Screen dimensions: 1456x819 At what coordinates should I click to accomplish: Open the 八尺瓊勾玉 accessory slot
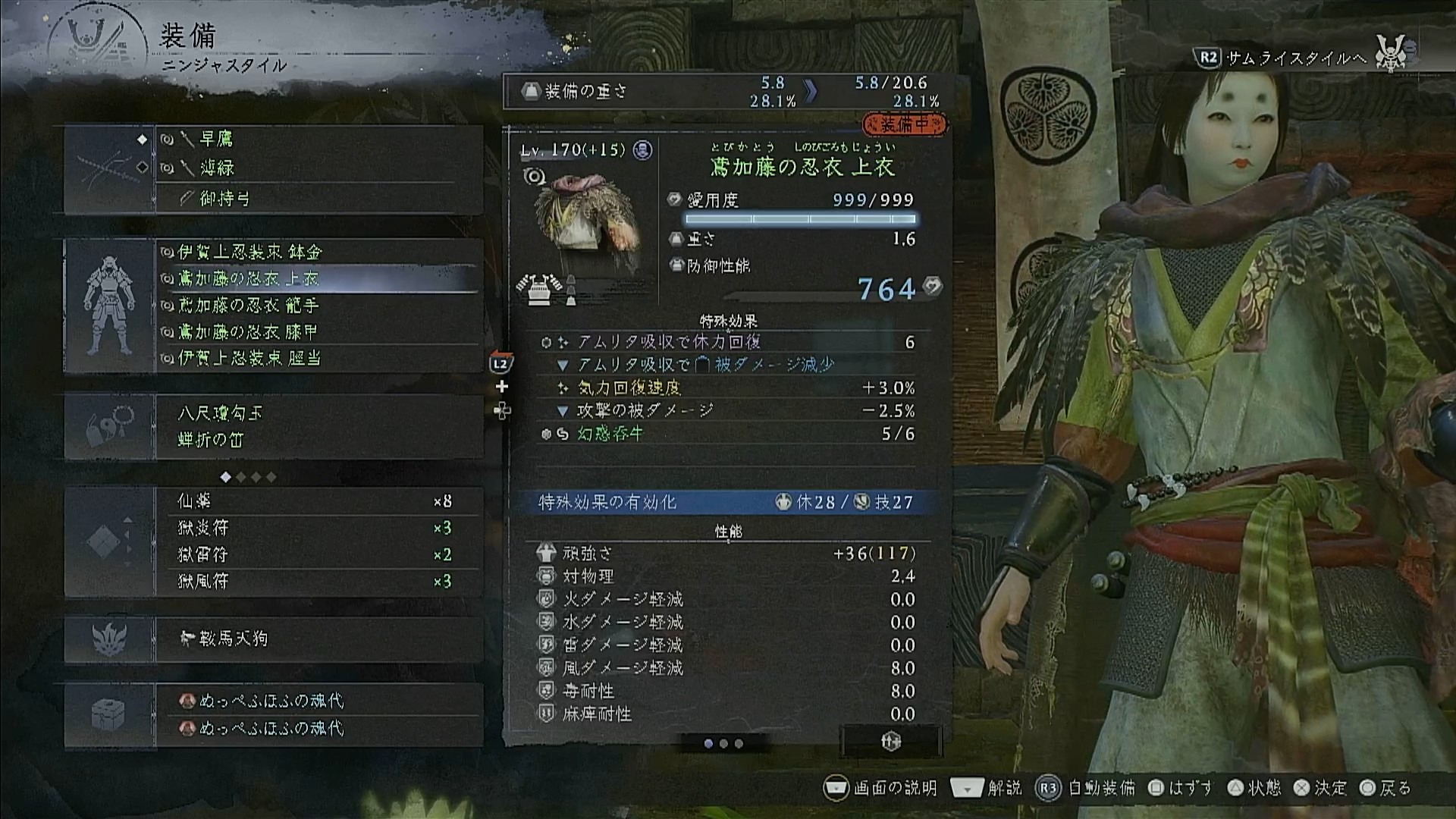coord(318,413)
